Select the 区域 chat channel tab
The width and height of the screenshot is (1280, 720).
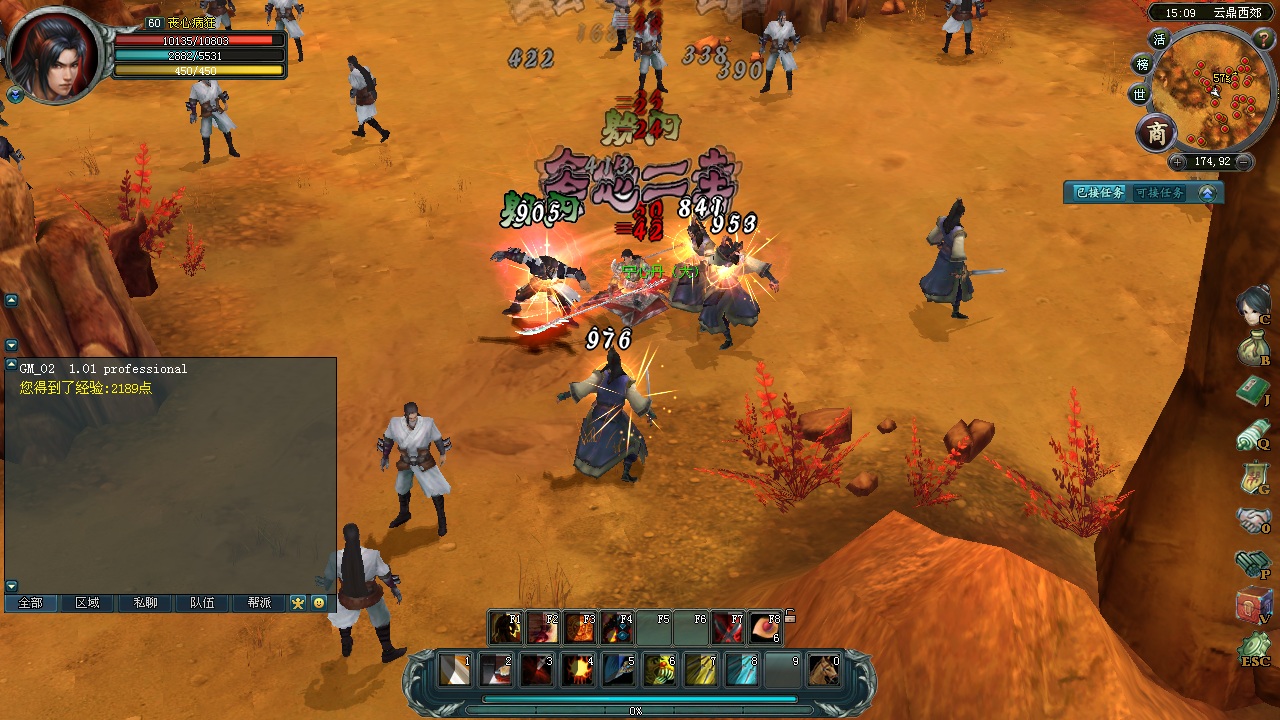pos(87,603)
